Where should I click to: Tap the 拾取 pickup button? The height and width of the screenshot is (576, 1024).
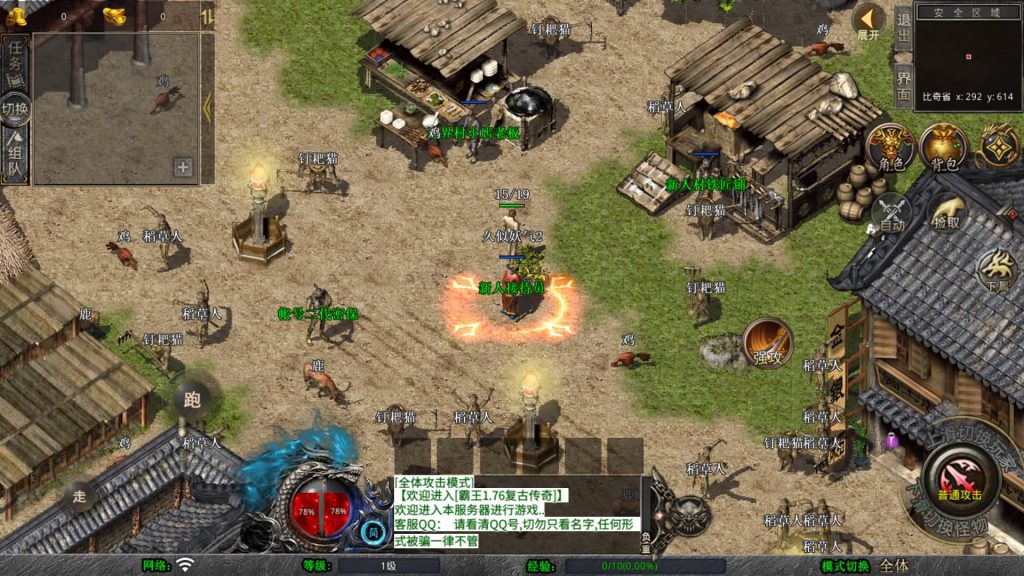[946, 213]
